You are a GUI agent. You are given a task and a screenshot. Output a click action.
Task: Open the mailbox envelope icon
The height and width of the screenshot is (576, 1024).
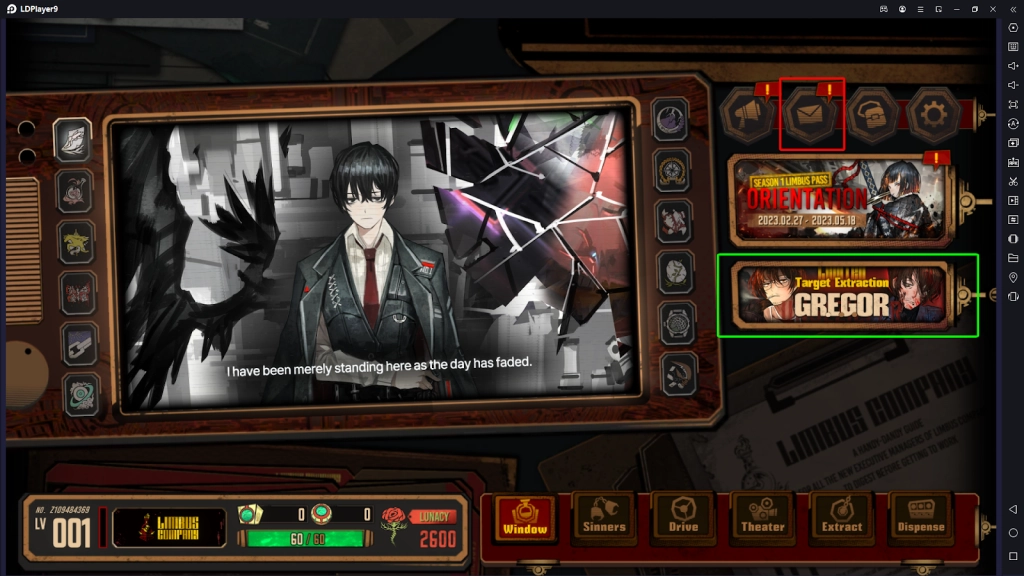pyautogui.click(x=811, y=115)
